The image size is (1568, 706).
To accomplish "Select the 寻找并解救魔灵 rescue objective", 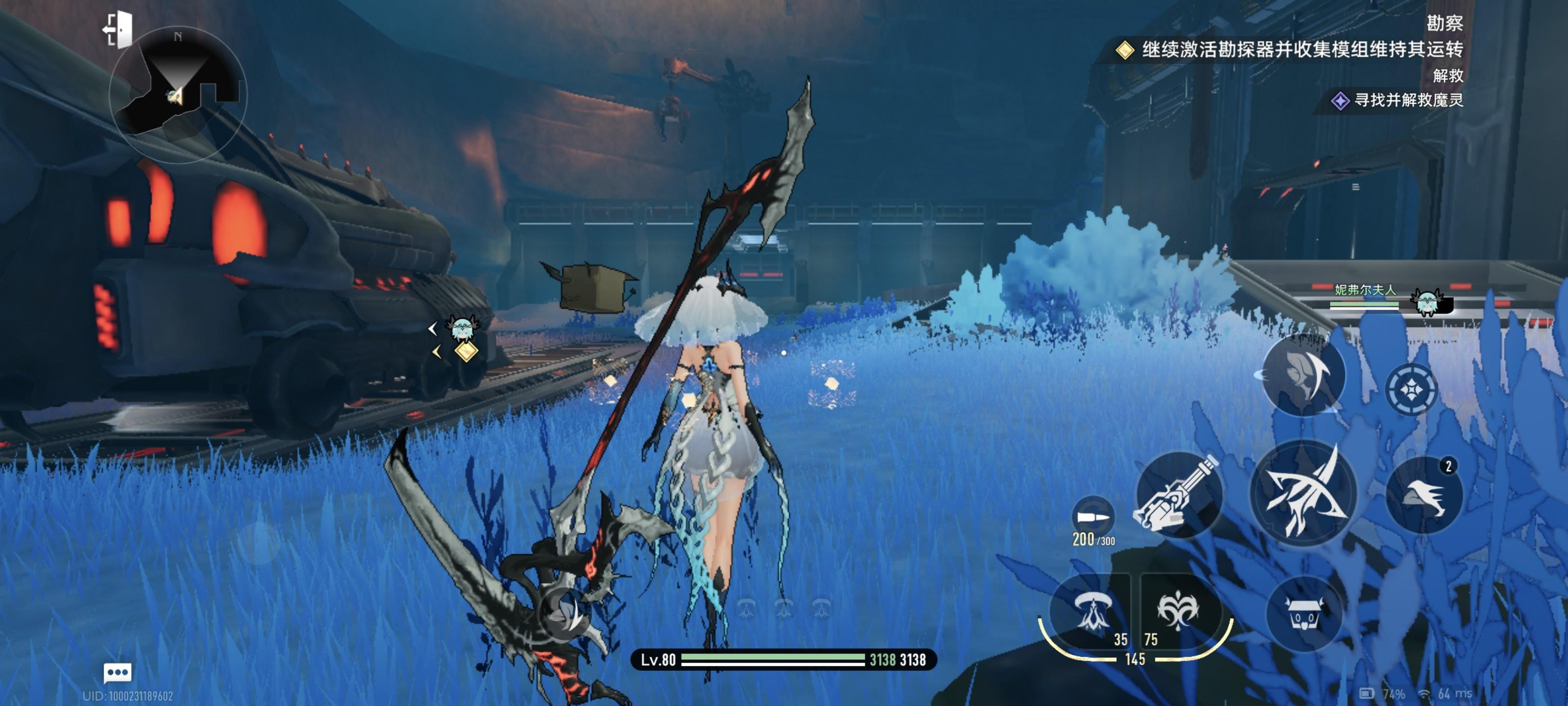I will coord(1407,100).
